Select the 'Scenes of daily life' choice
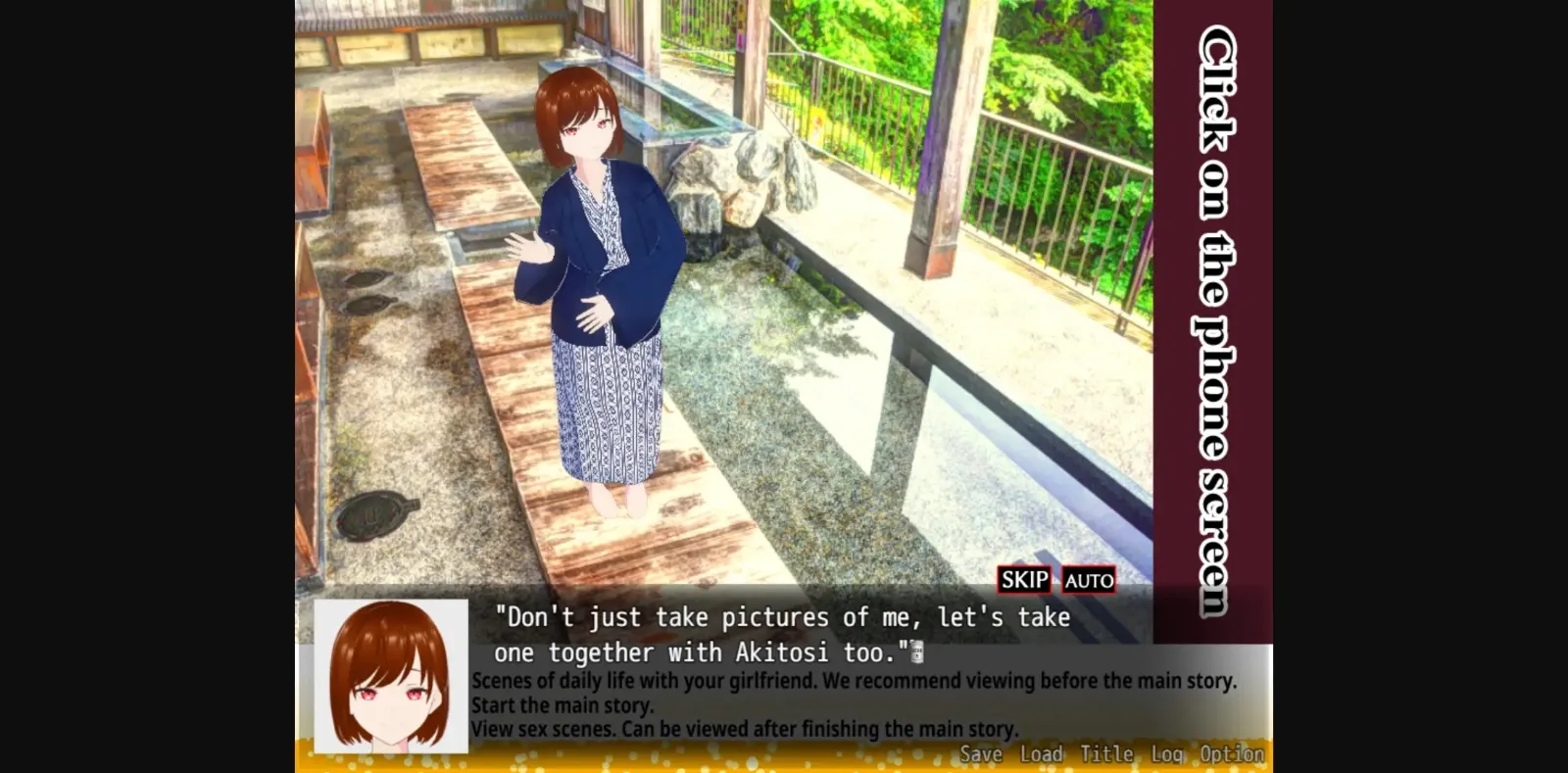Screen dimensions: 1568x773 (855, 679)
